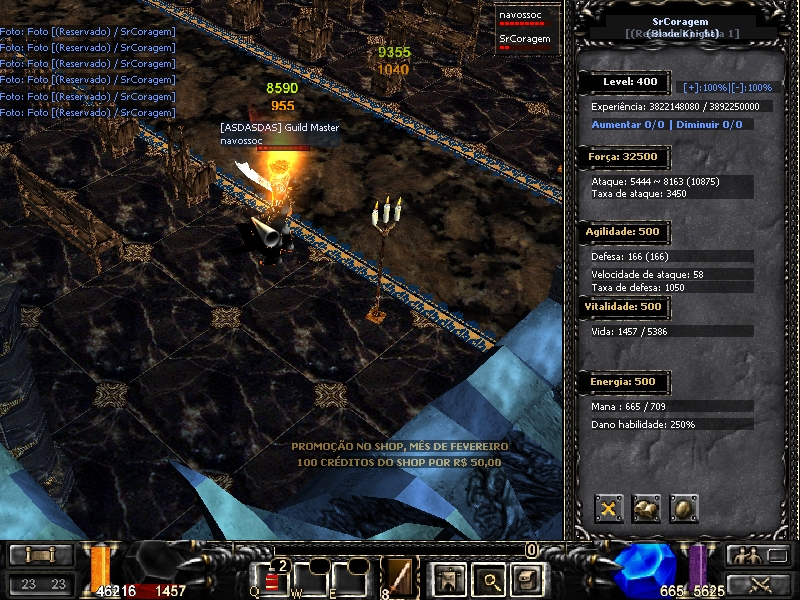The image size is (800, 600).
Task: Click the gold egg icon in character panel
Action: pos(684,509)
